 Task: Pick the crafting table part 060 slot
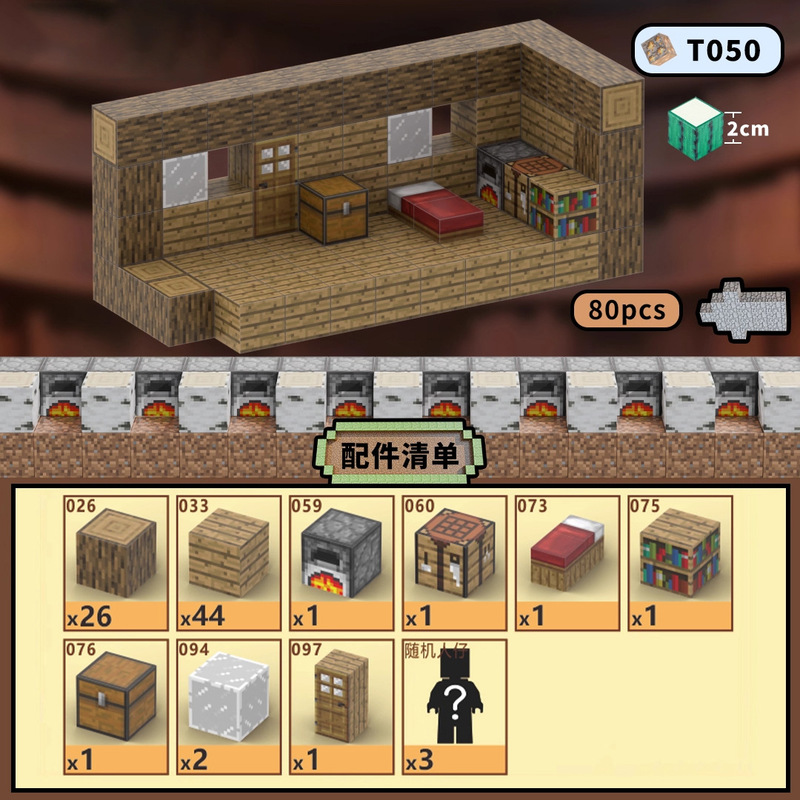452,562
